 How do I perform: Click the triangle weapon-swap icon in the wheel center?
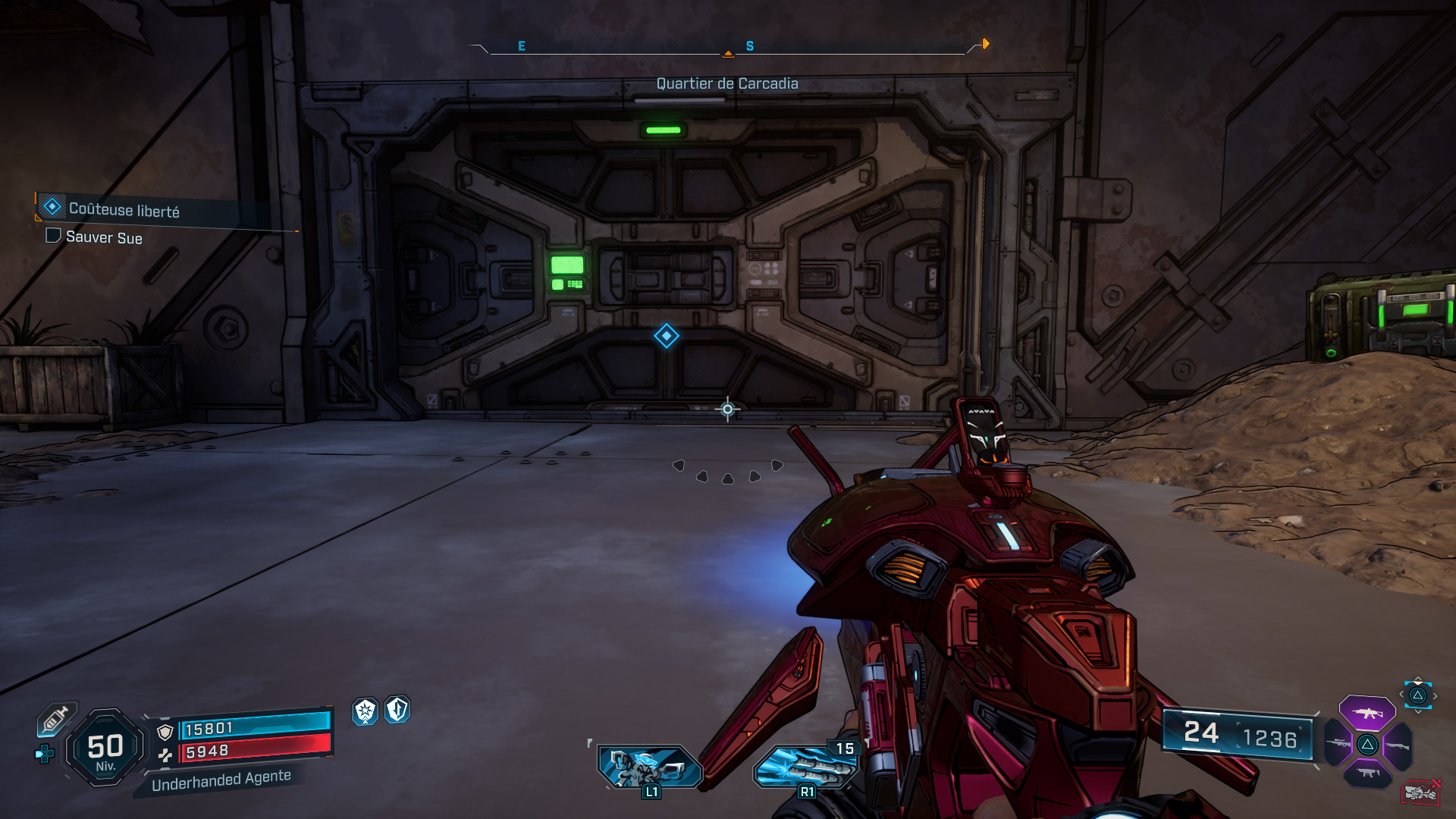click(1367, 745)
